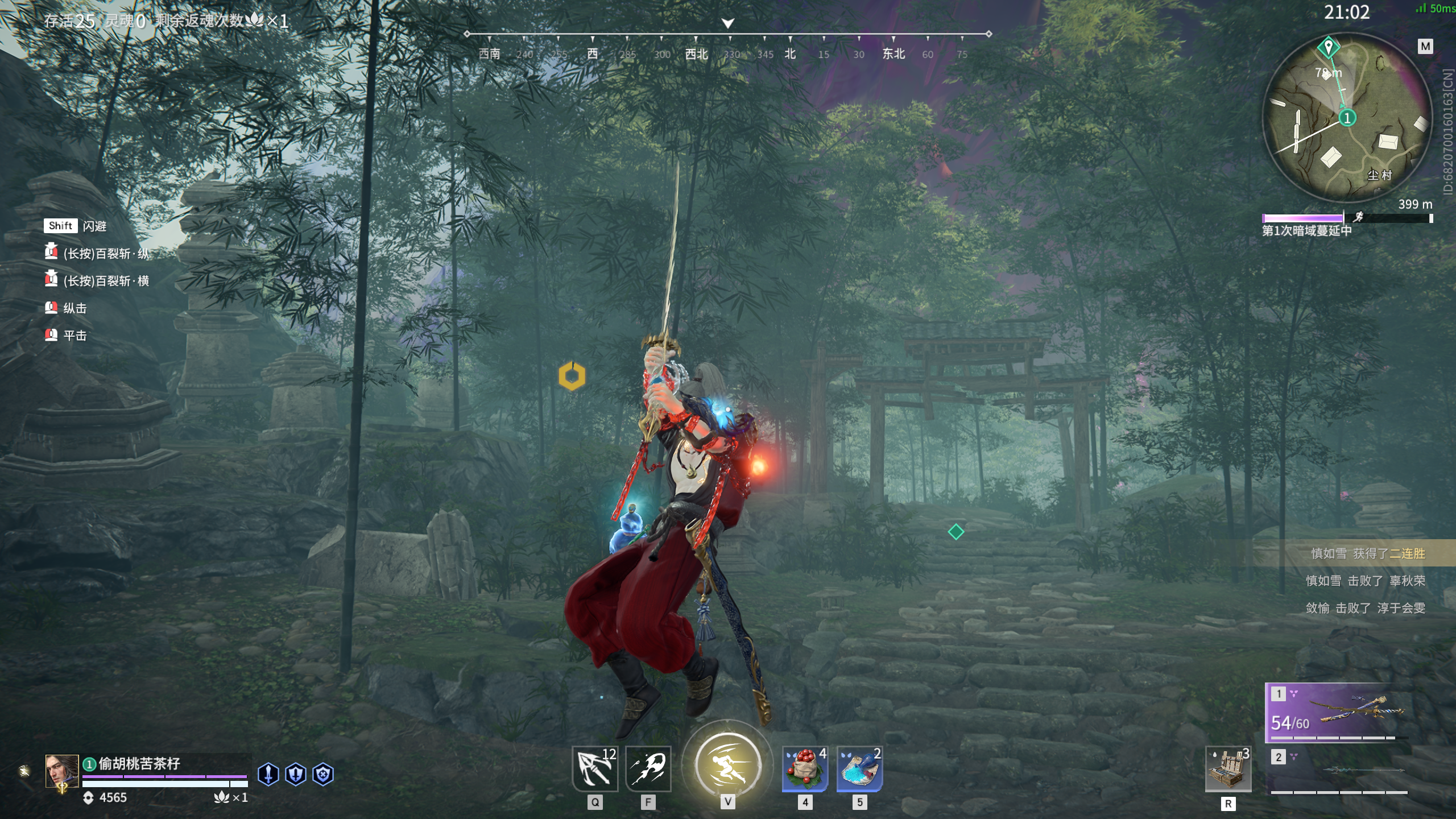Click the green waypoint marker on minimap

pos(1329,47)
